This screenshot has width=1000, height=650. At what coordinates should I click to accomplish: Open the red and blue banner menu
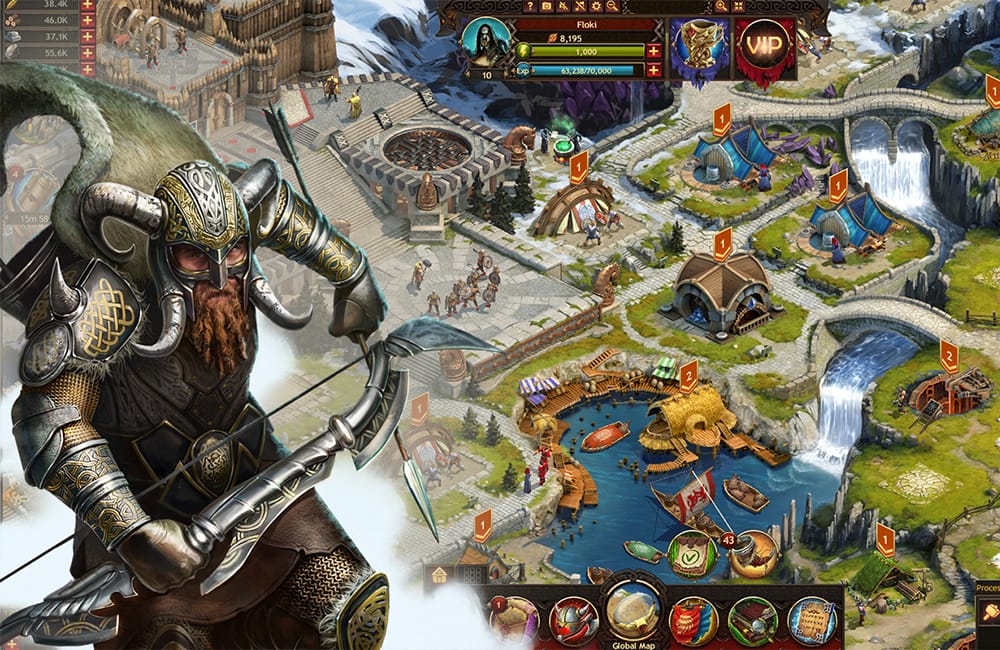coord(692,621)
